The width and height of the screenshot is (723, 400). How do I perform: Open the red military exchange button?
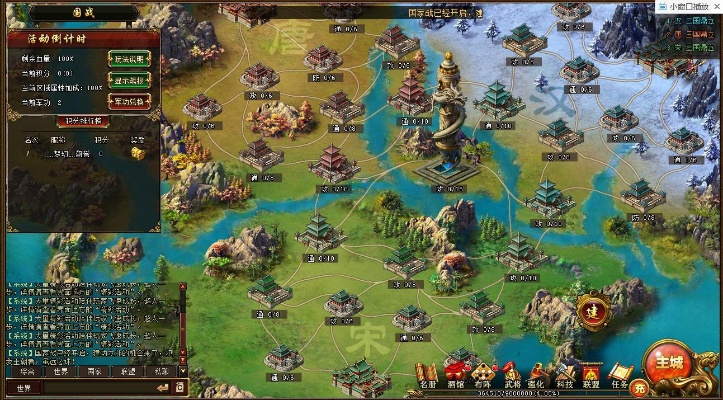coord(128,101)
